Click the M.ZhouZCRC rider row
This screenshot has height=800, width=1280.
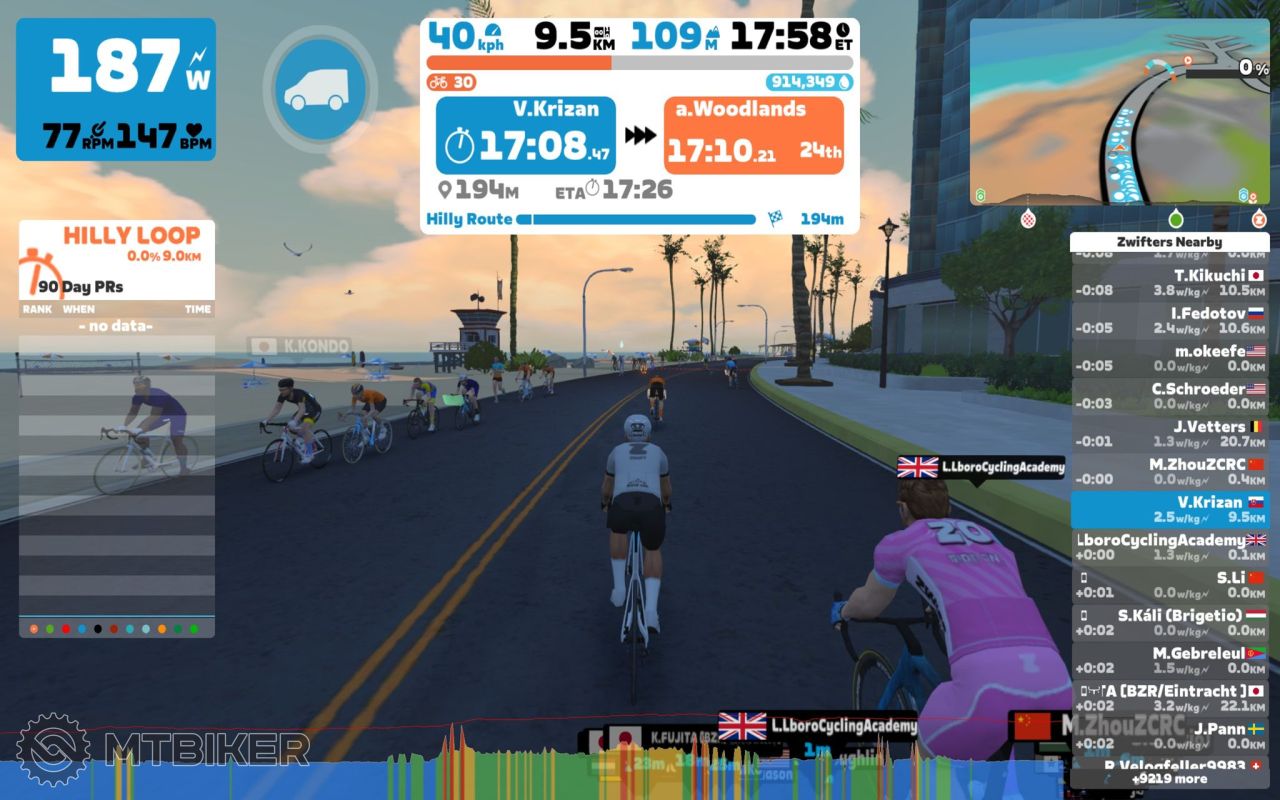click(1169, 472)
